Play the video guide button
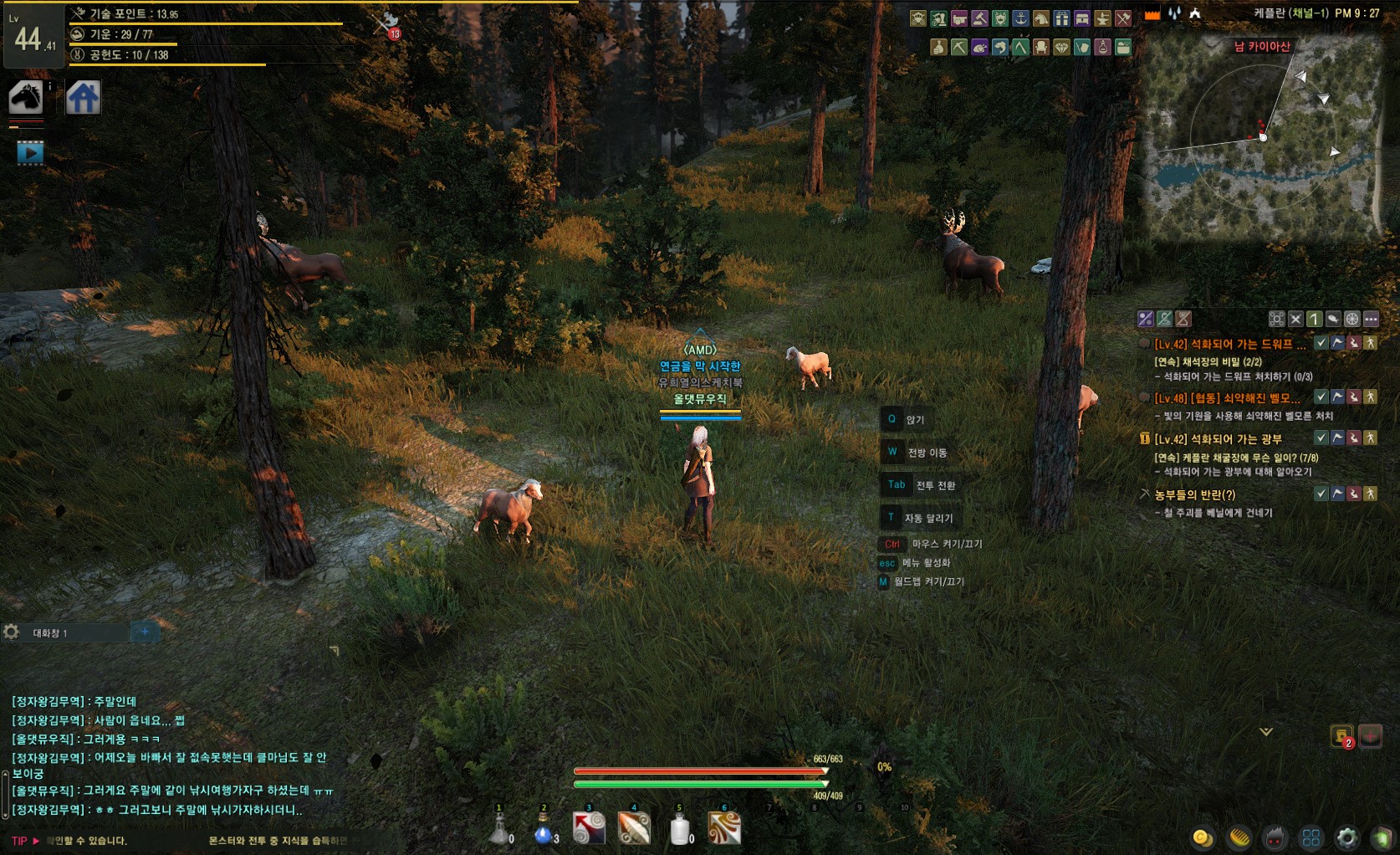Screen dimensions: 1400x855 point(30,152)
